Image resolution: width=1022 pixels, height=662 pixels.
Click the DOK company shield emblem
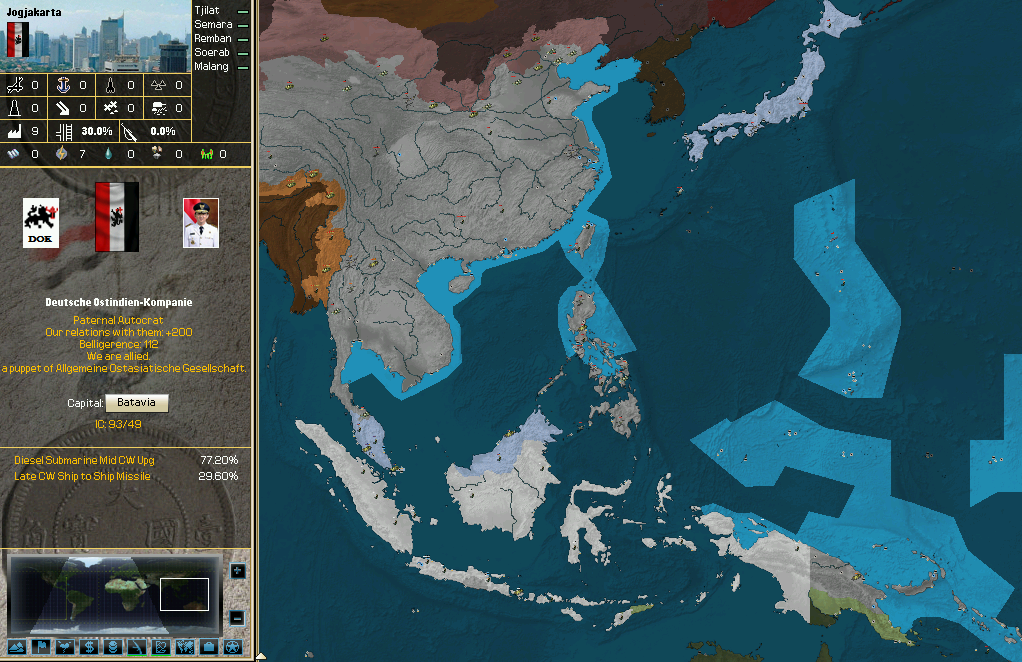(x=41, y=222)
